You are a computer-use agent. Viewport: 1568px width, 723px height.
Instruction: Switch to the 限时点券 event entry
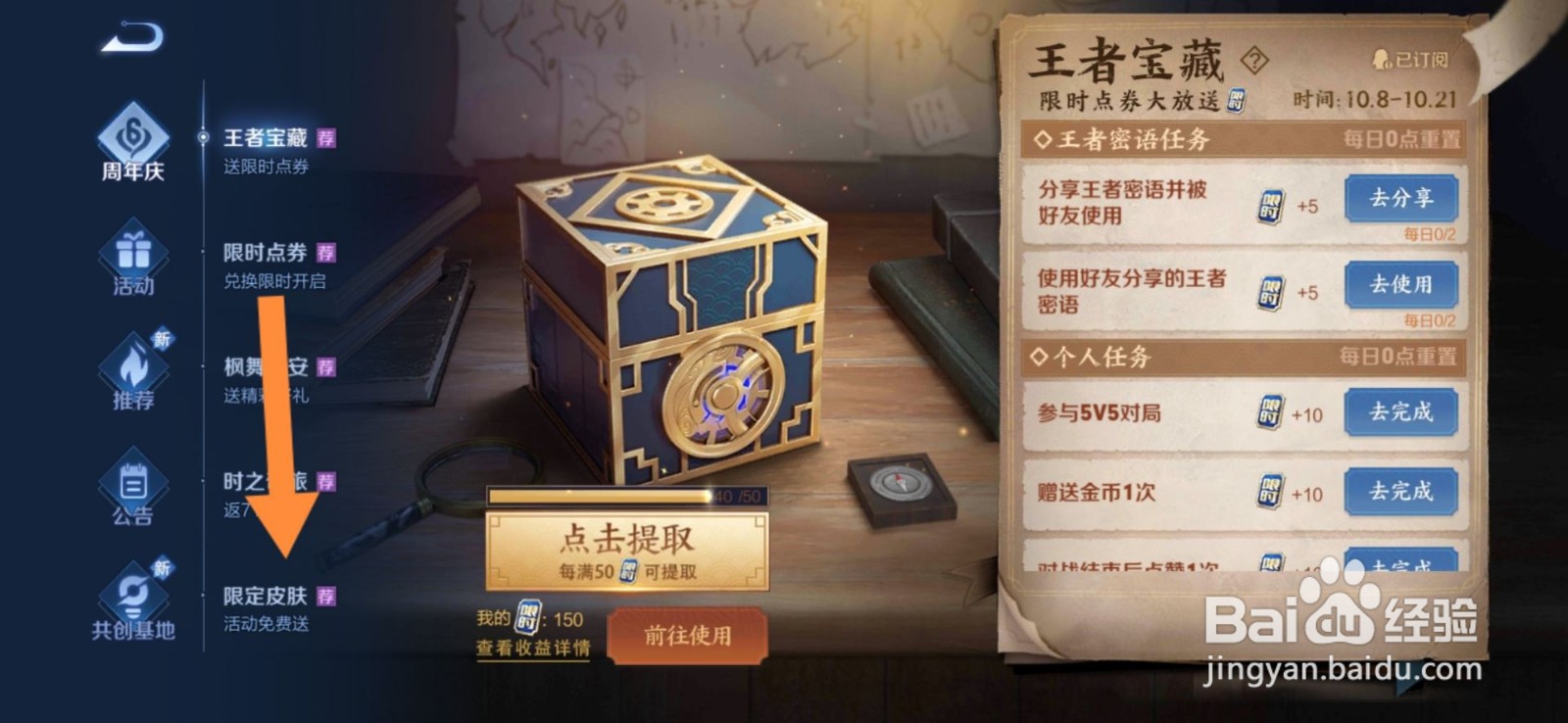click(265, 250)
